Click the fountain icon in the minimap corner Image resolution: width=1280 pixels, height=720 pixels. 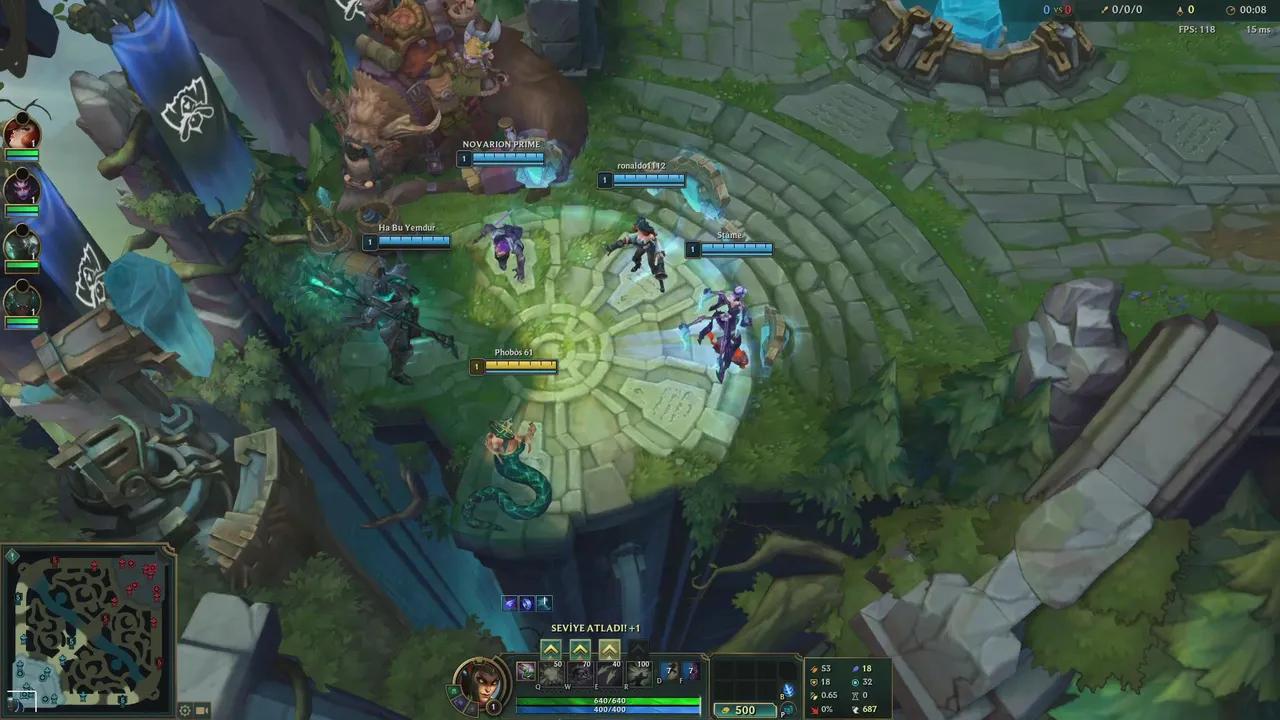click(x=12, y=556)
